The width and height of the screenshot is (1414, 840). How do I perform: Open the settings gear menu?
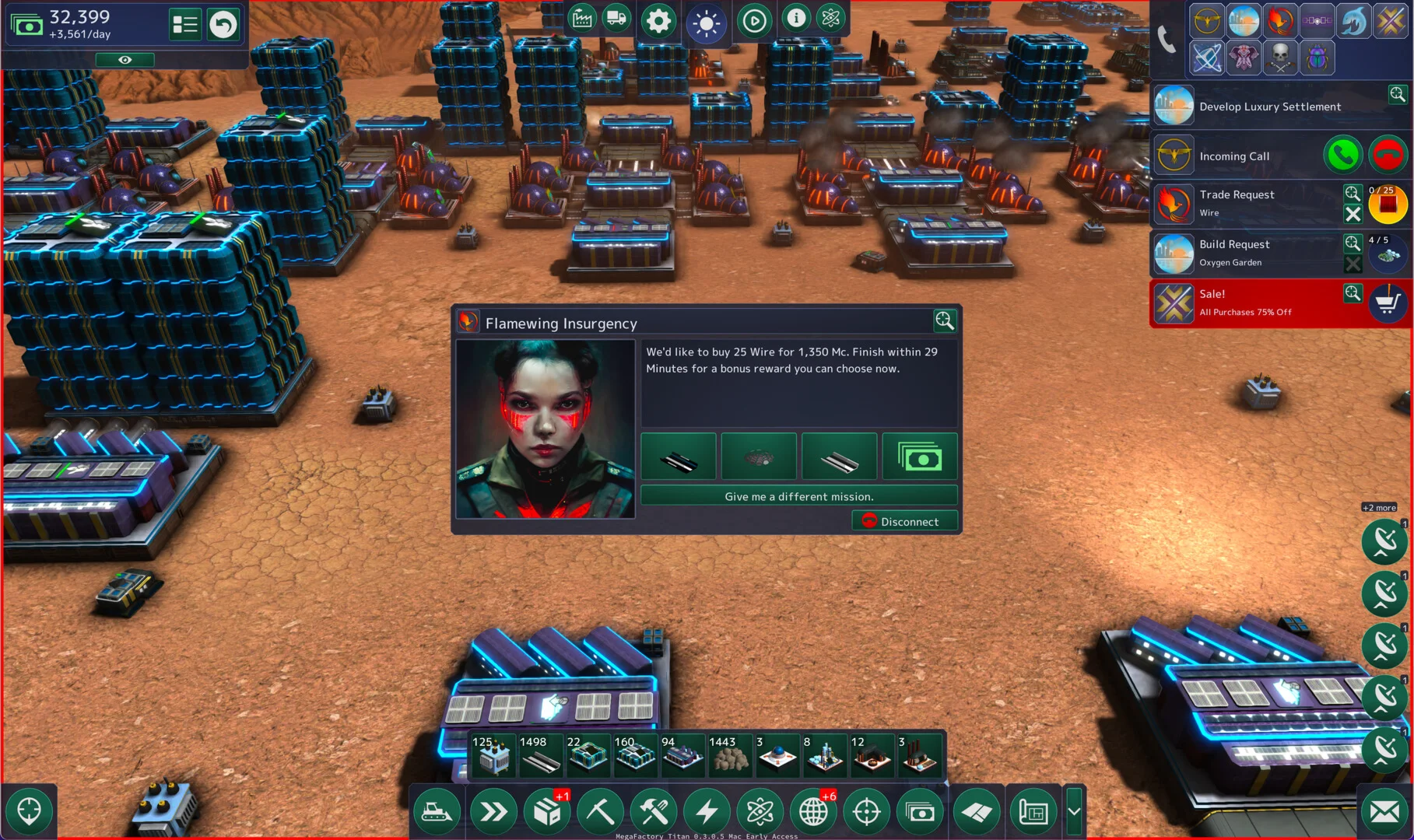point(658,21)
